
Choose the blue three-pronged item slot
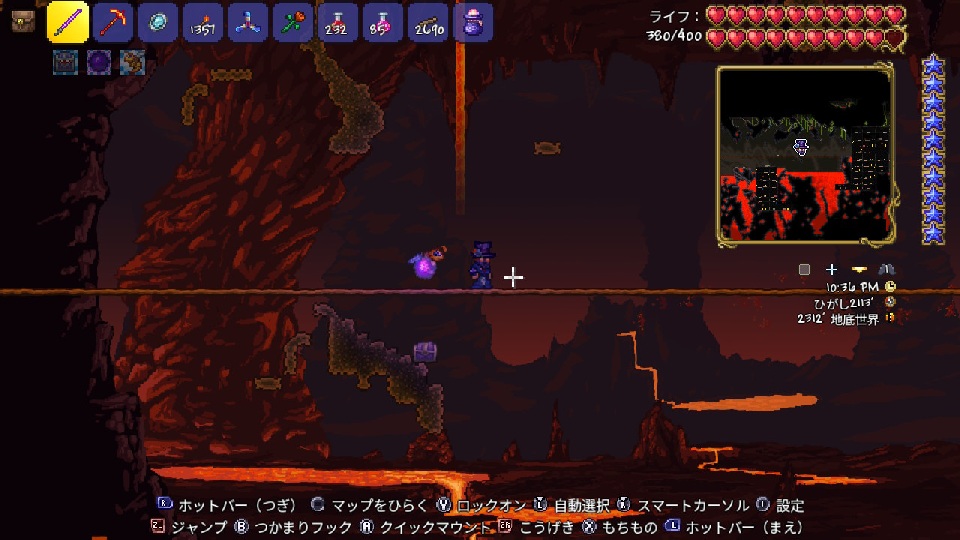tap(247, 22)
